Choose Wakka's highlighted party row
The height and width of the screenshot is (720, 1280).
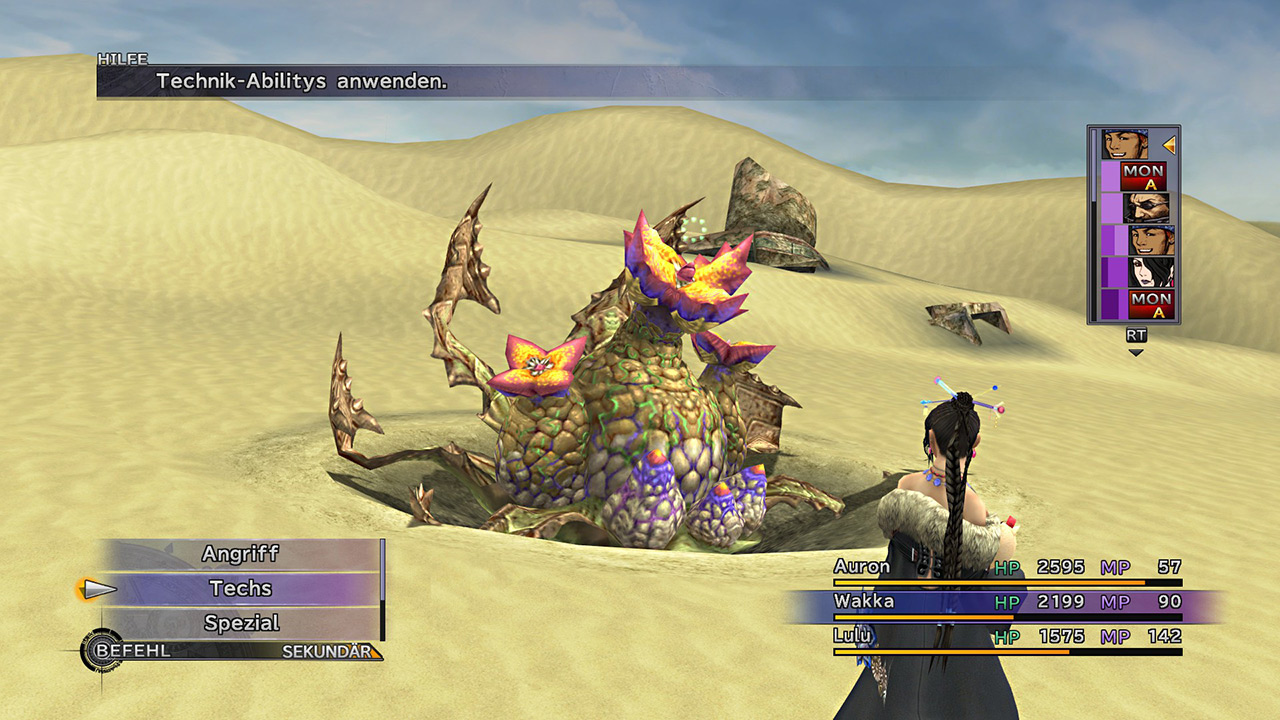pyautogui.click(x=1006, y=603)
